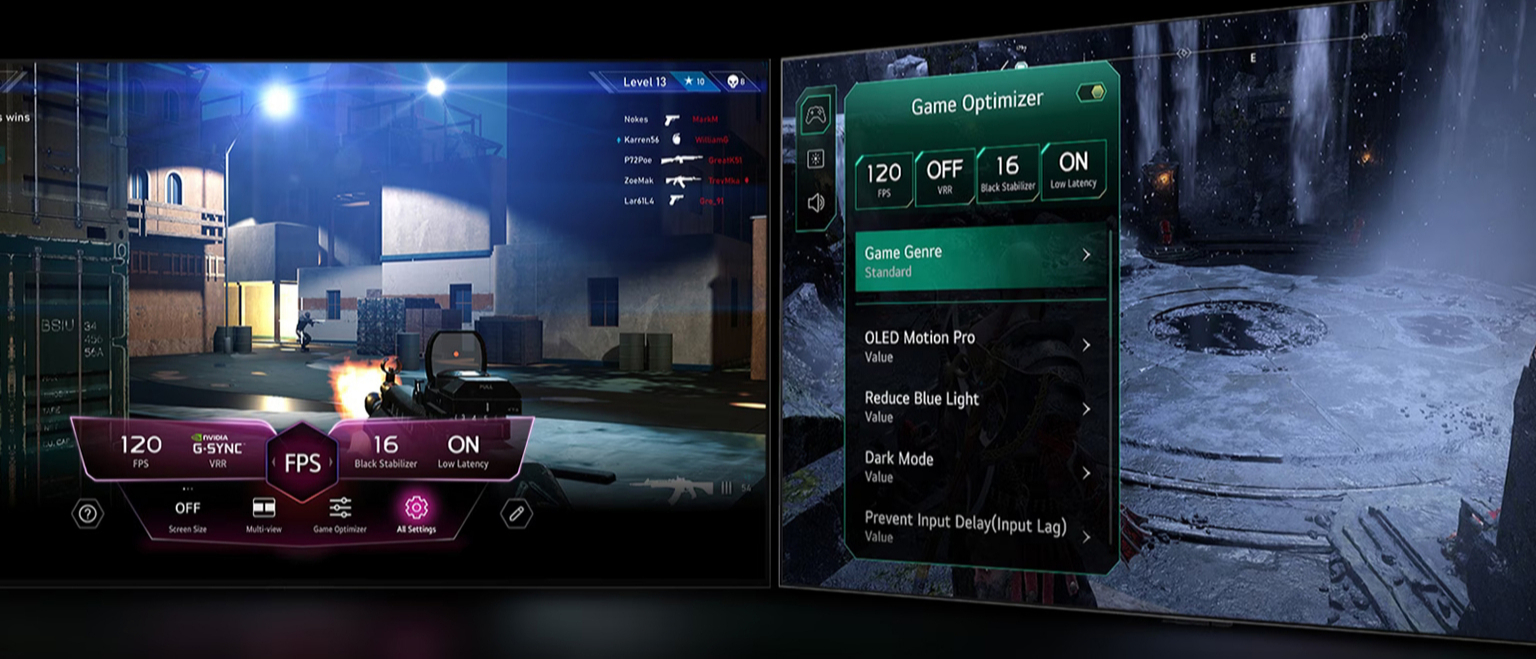Select the 16 Black Stabilizer tile
1536x659 pixels.
coord(1007,172)
